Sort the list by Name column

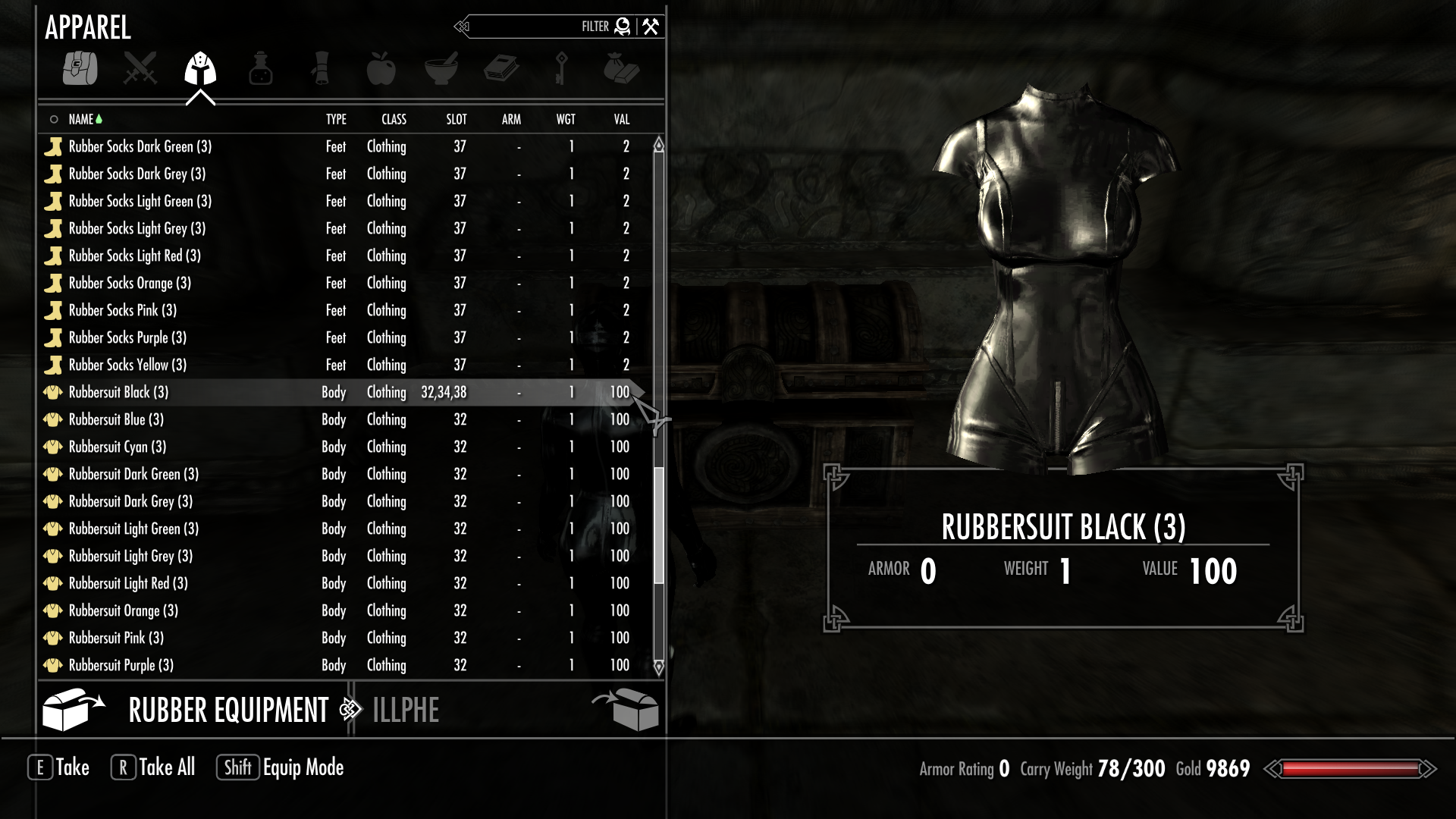[x=80, y=119]
